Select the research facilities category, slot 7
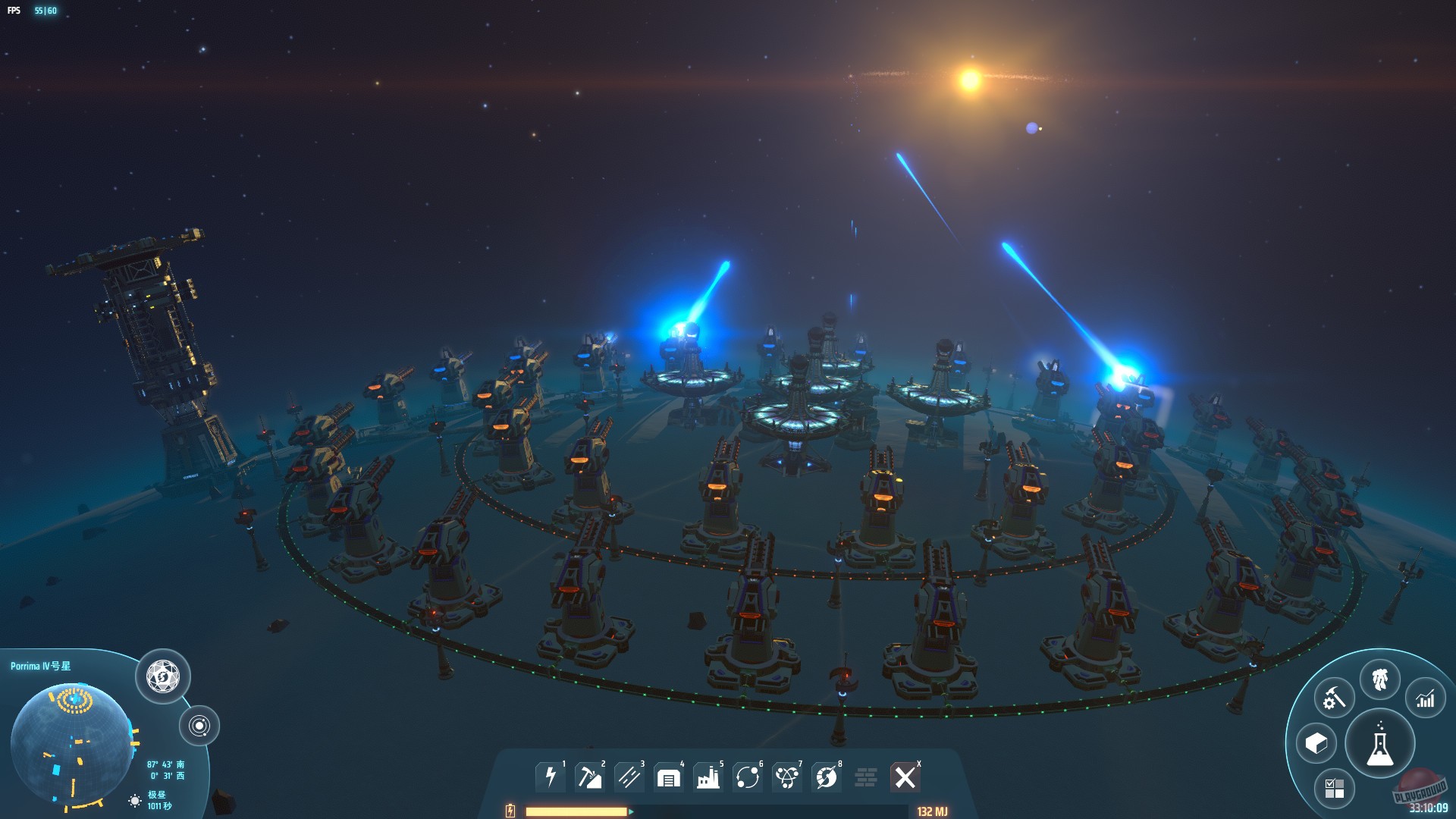Image resolution: width=1456 pixels, height=819 pixels. [x=789, y=776]
